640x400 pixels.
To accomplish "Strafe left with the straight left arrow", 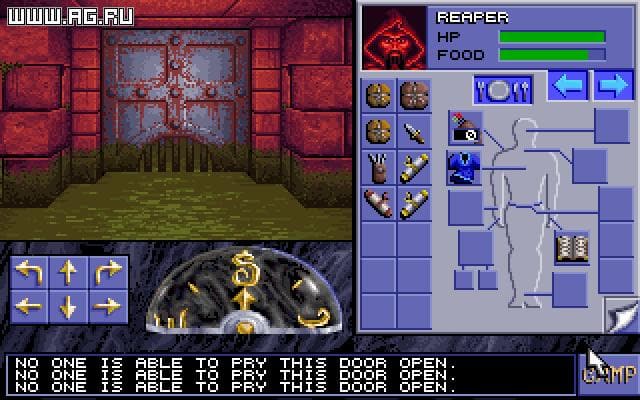I will [x=28, y=306].
